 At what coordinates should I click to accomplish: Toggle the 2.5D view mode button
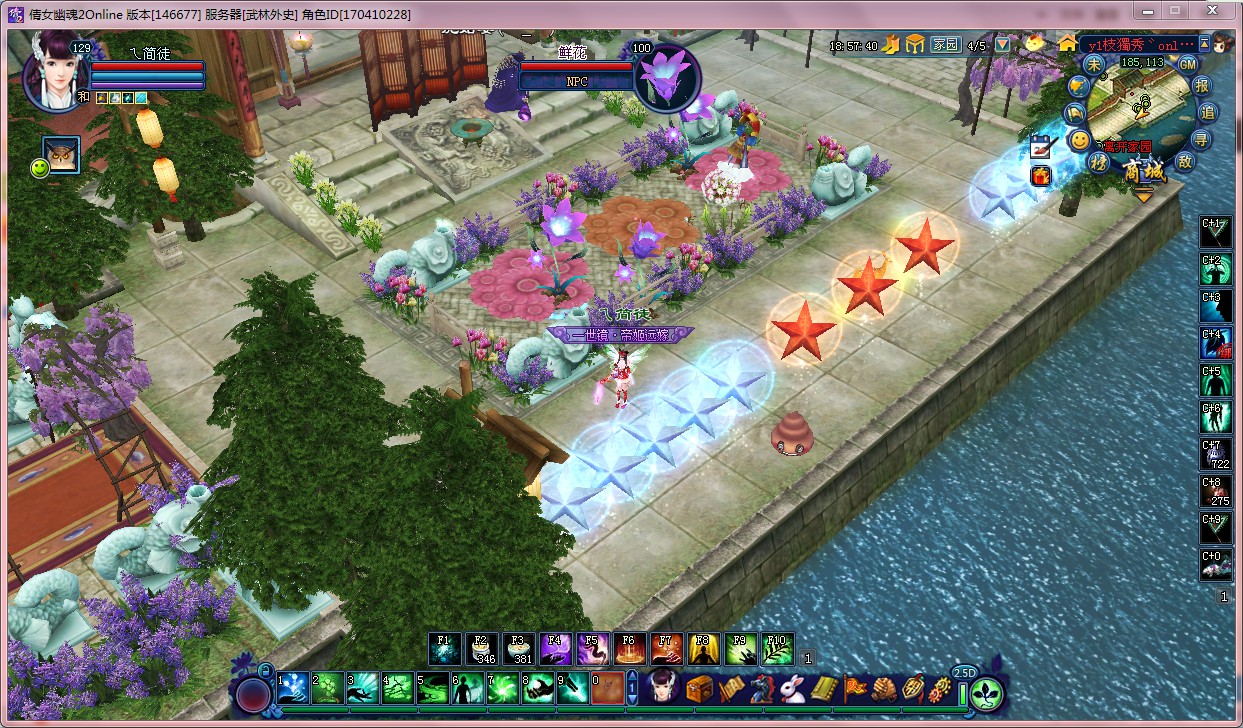coord(964,672)
